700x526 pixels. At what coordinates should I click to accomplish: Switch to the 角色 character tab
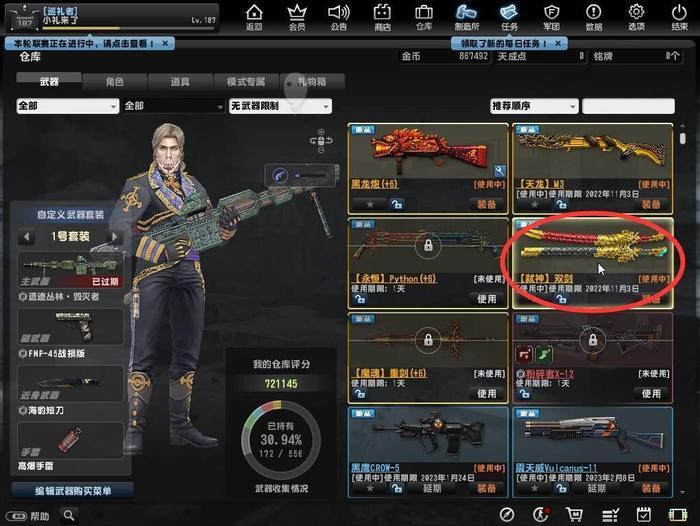[113, 82]
